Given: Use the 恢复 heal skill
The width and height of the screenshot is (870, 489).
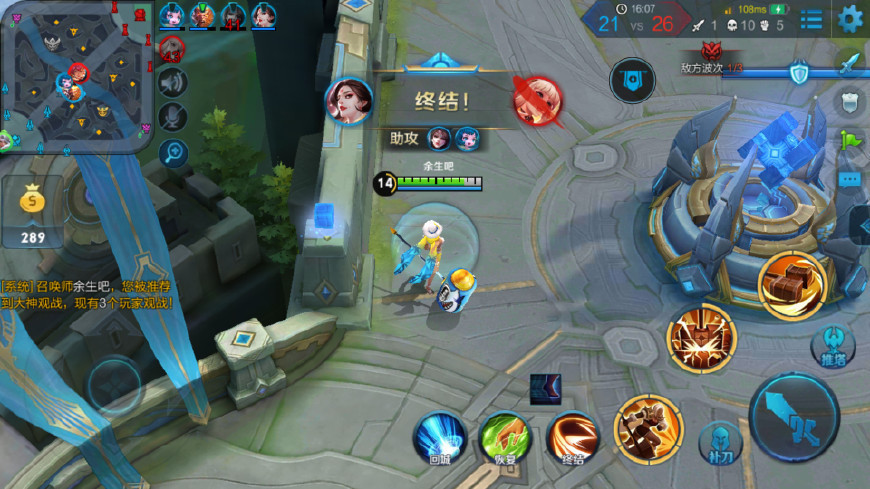Looking at the screenshot, I should pos(506,437).
